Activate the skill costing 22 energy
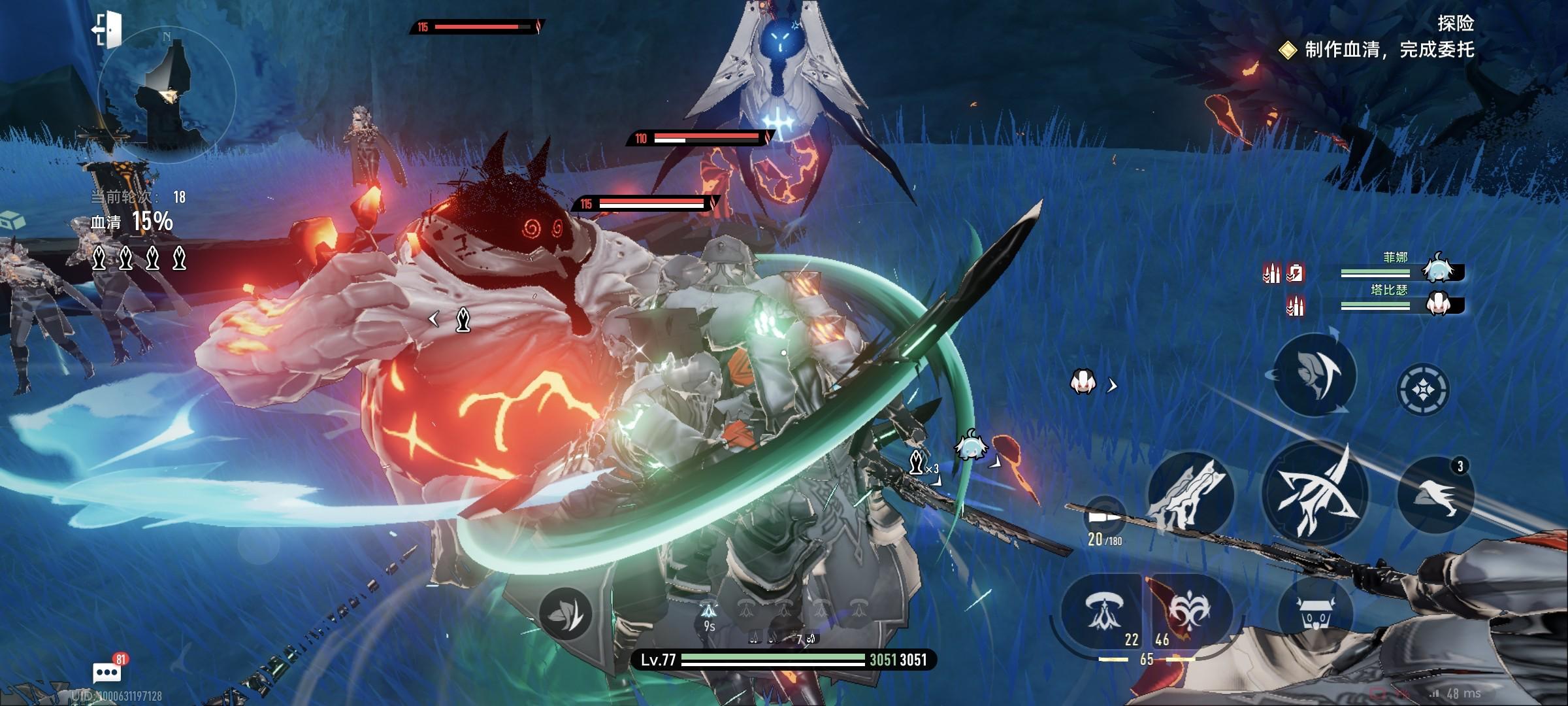 (1102, 613)
